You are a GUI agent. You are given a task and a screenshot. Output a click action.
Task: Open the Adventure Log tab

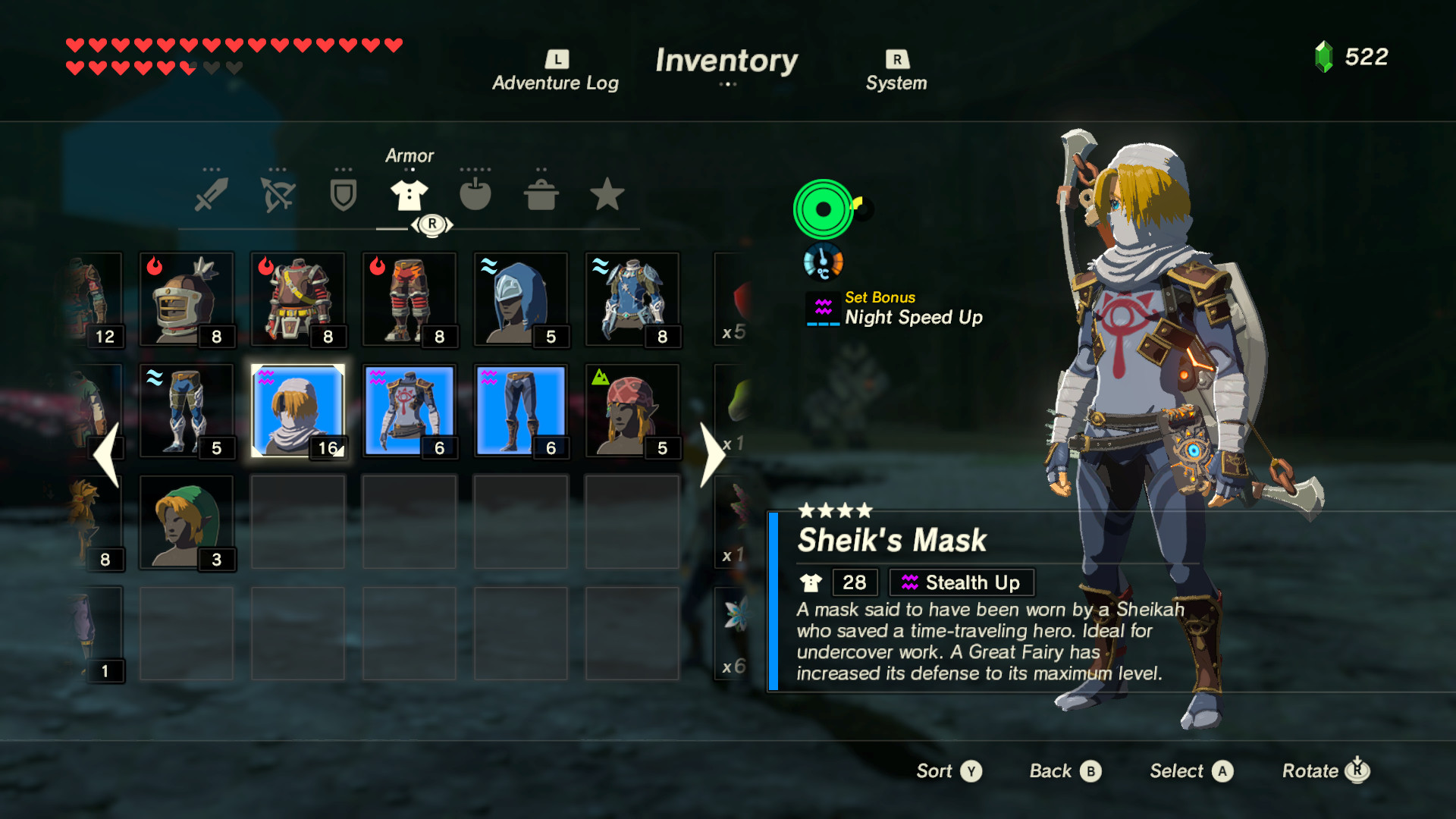coord(556,68)
